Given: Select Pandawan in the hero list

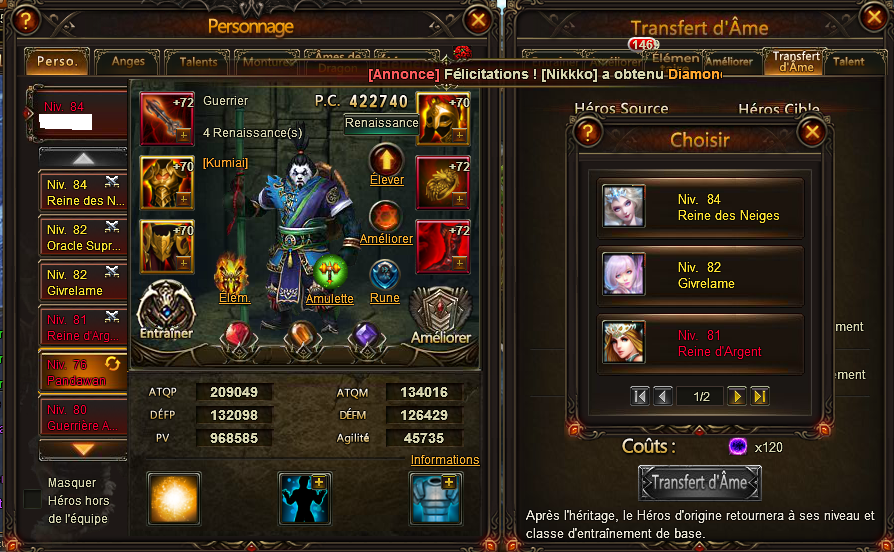Looking at the screenshot, I should click(x=82, y=372).
